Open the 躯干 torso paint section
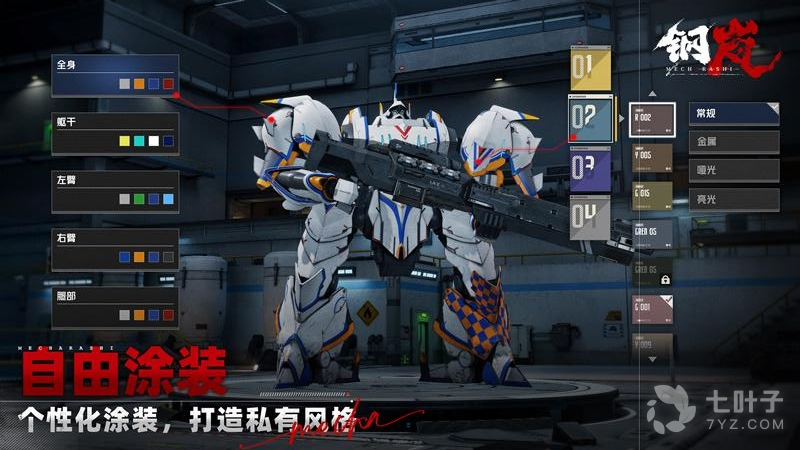Screen dimensions: 800x450 [x=115, y=133]
